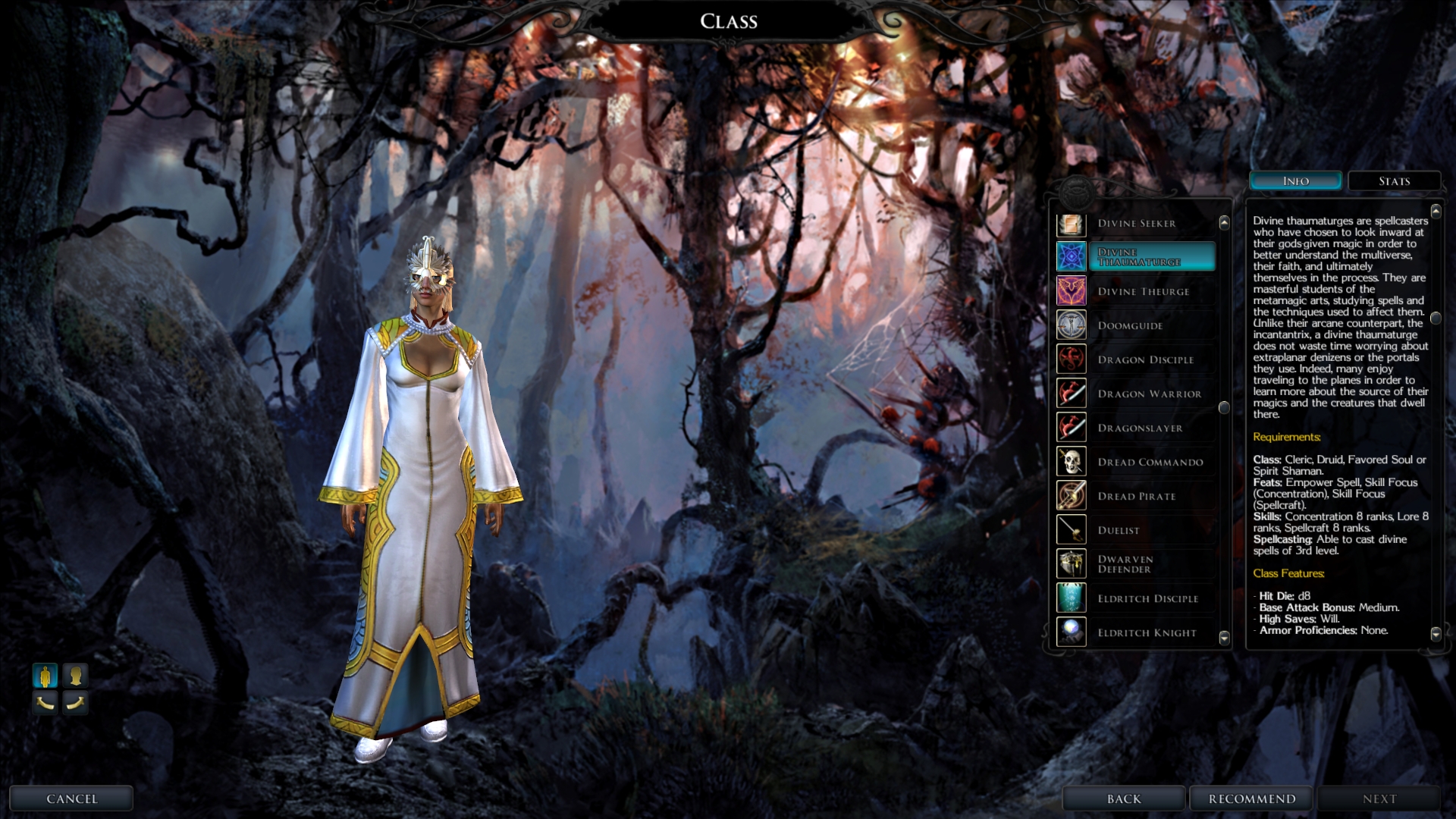The image size is (1456, 819).
Task: Zoom to the character's head view
Action: 75,675
